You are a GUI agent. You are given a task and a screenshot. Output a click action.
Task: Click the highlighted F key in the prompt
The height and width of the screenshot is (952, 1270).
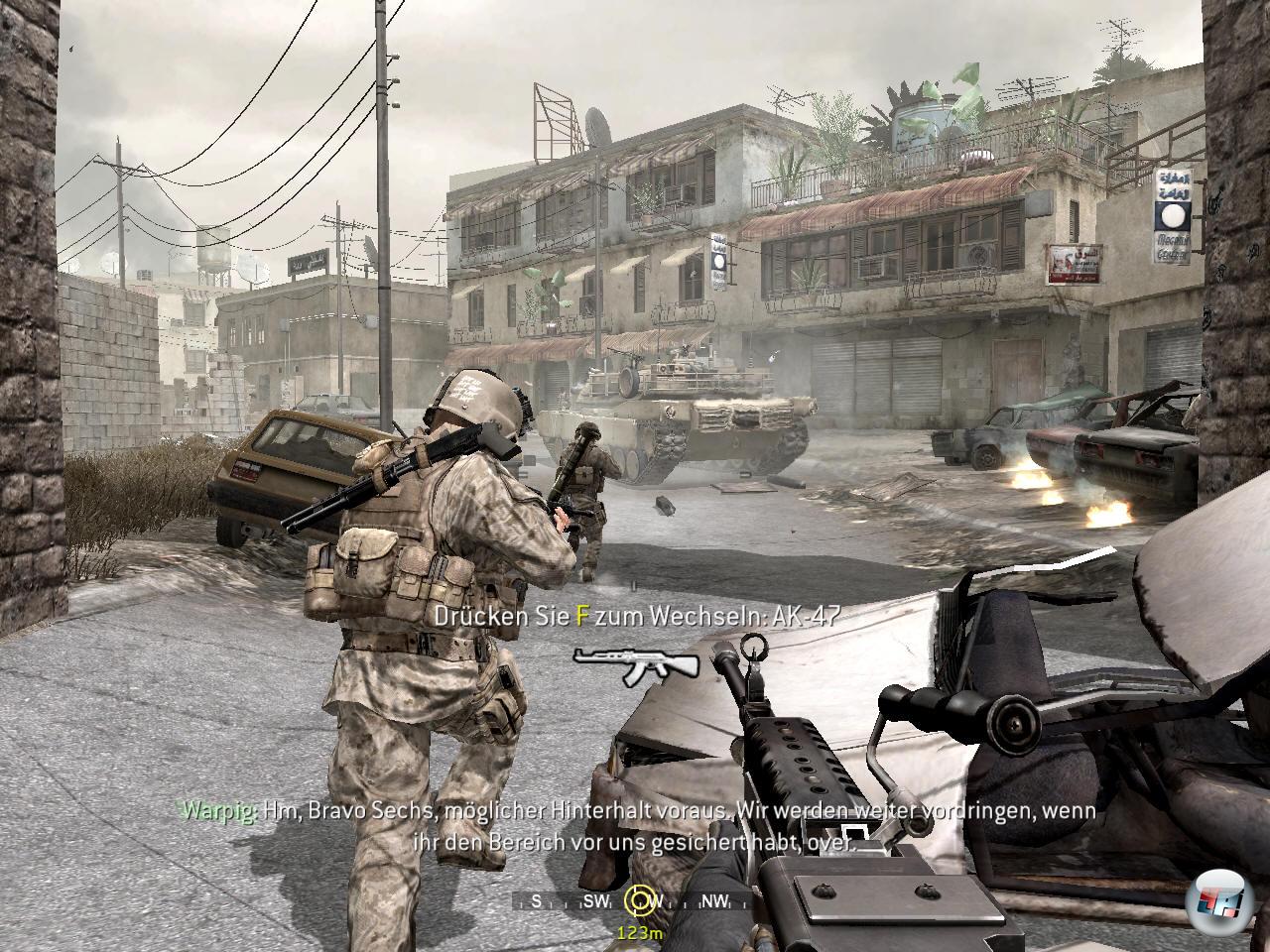[x=579, y=615]
